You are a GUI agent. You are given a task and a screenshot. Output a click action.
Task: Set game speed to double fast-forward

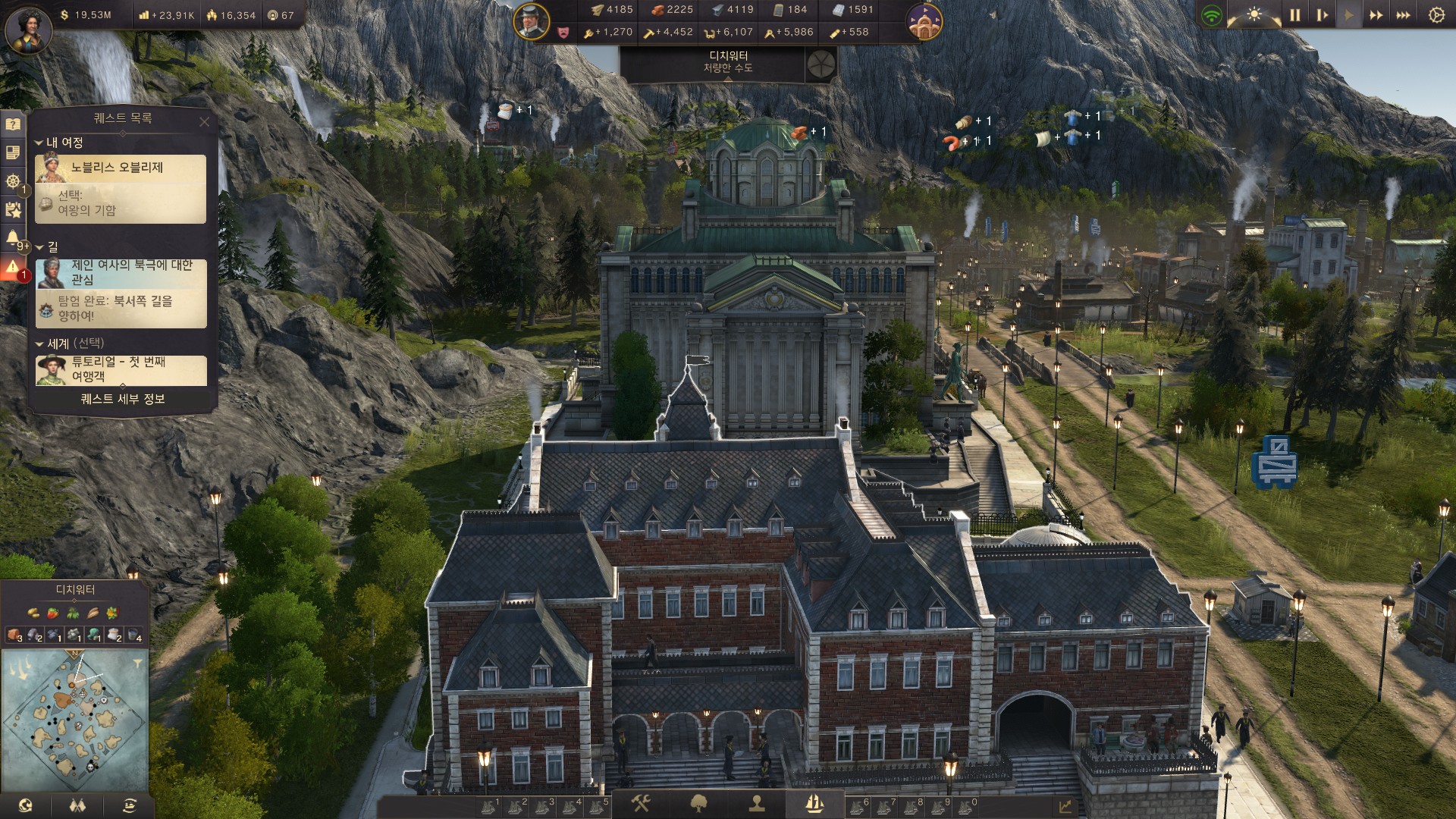point(1376,15)
